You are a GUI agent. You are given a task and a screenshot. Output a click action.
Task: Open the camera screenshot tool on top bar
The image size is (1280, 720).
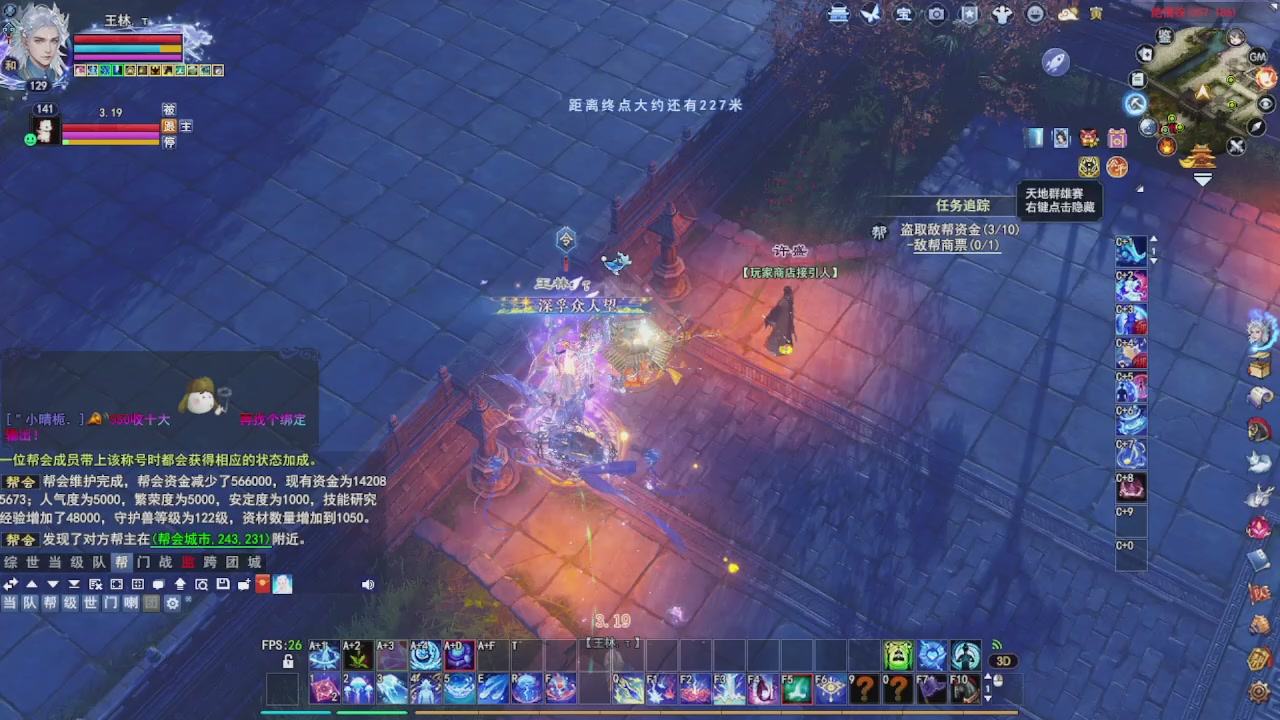[935, 14]
